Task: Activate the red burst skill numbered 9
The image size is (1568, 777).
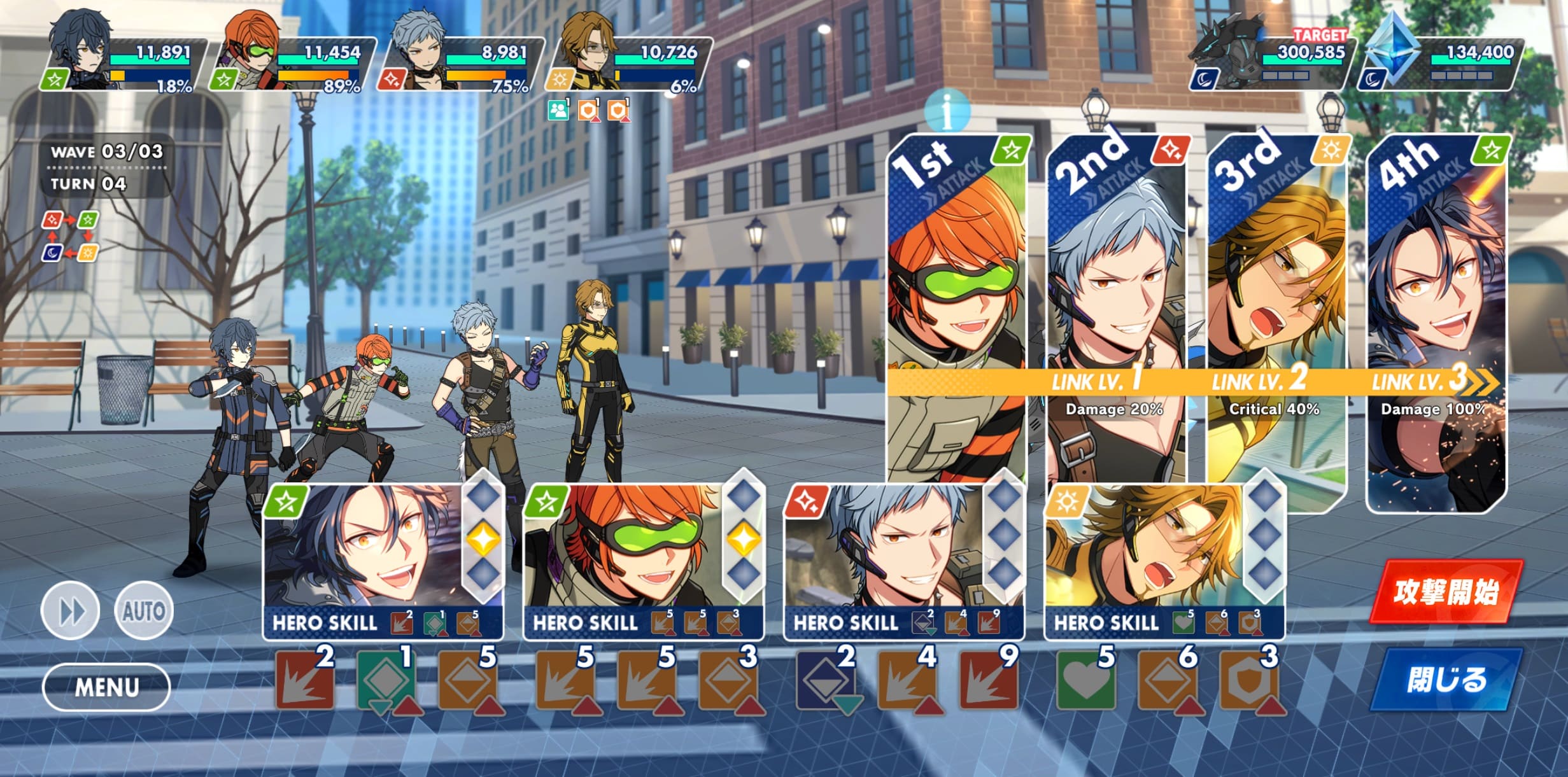Action: tap(987, 683)
